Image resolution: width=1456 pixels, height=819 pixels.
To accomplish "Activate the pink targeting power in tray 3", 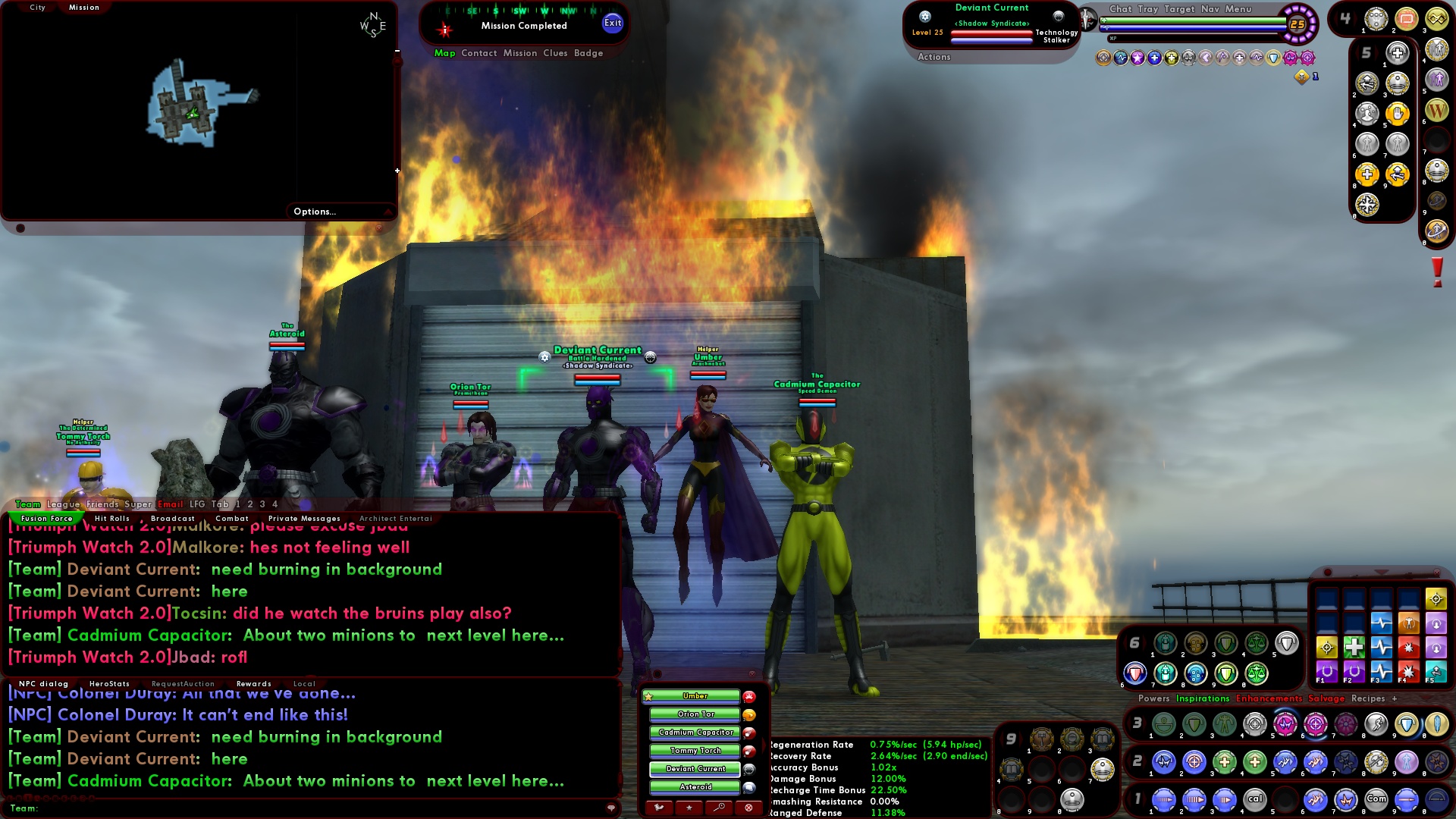I will pos(1314,724).
